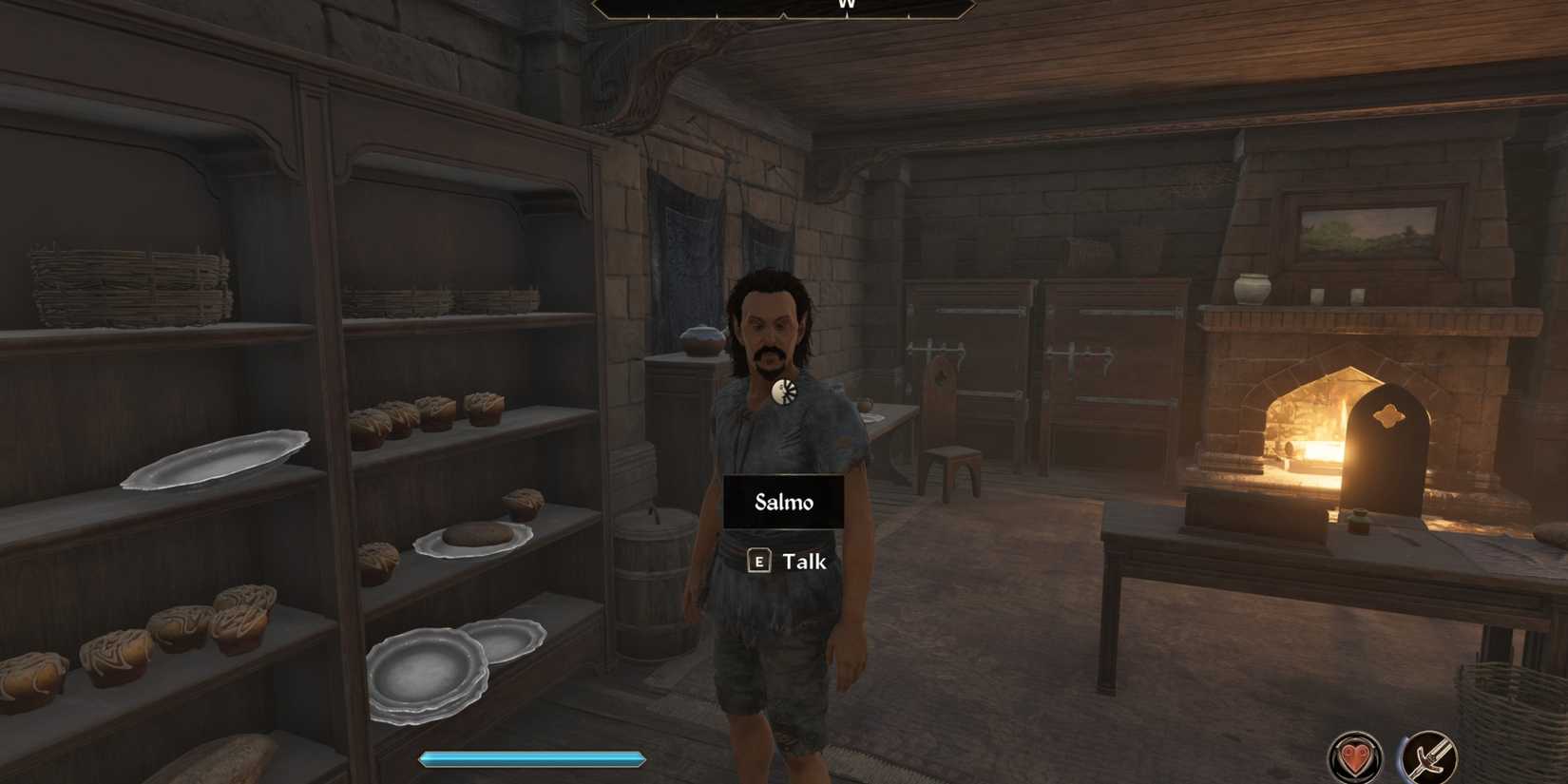The image size is (1568, 784).
Task: Toggle the heart indicator in the corner
Action: tap(1356, 755)
